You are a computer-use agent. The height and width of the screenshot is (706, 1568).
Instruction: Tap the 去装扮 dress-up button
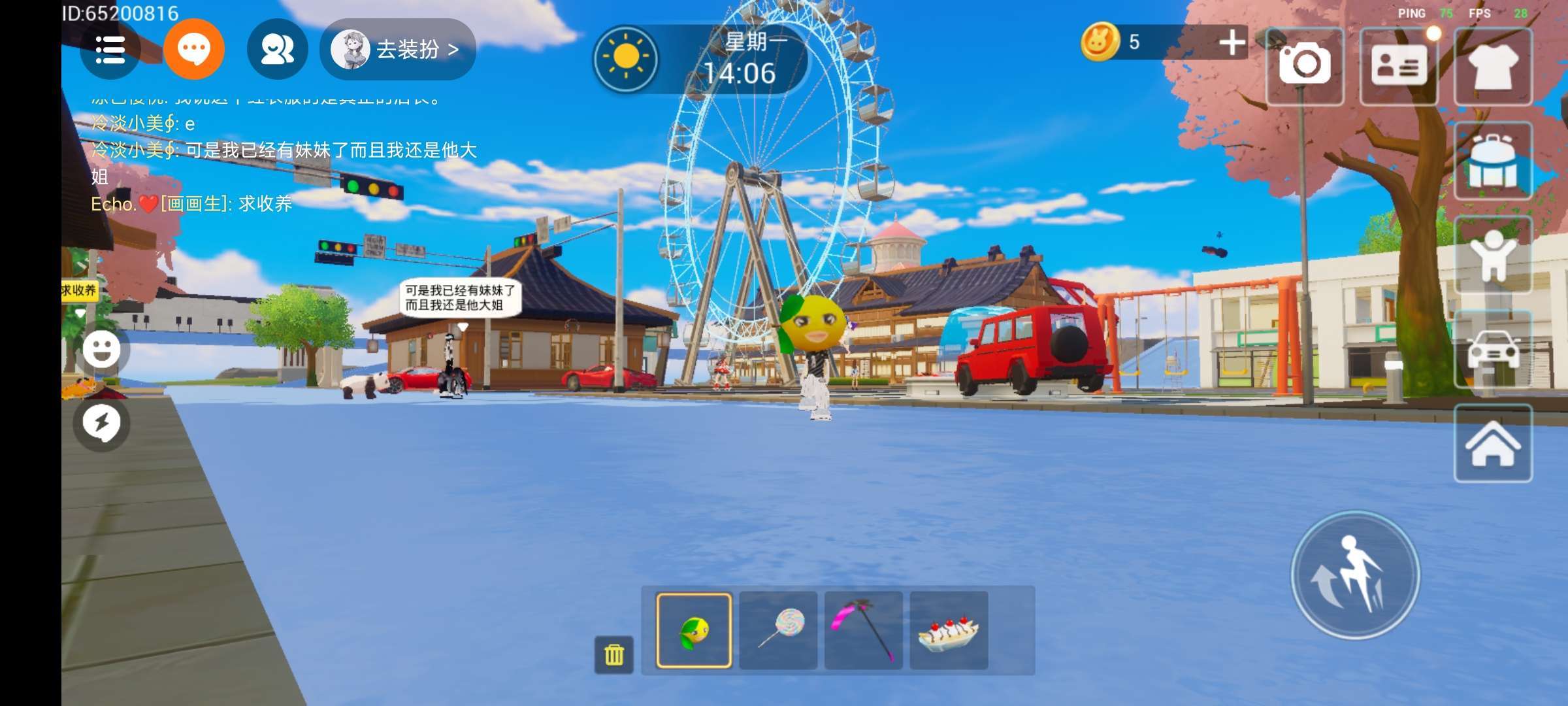point(398,50)
